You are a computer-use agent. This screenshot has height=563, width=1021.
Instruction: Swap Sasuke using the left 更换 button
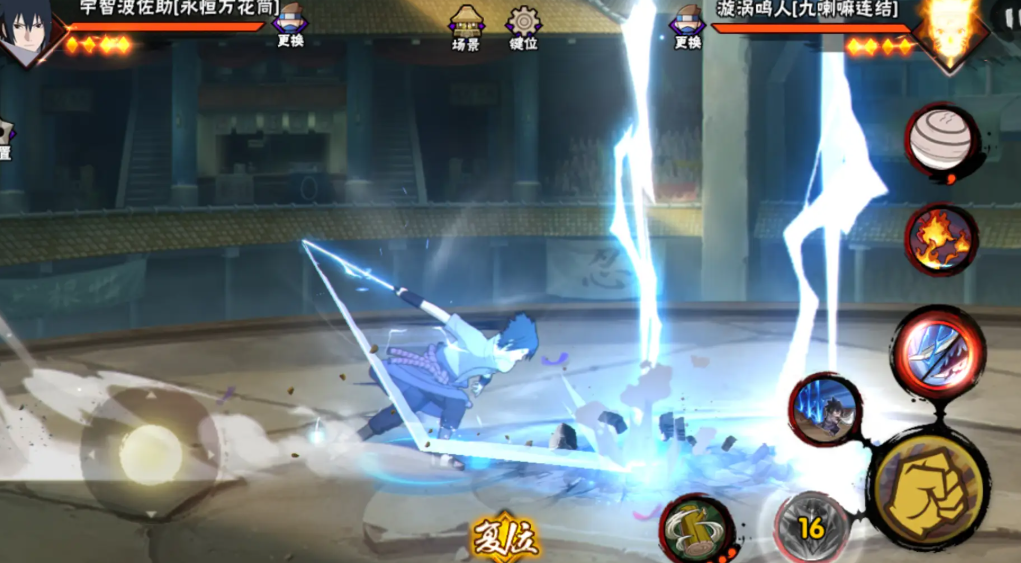pyautogui.click(x=290, y=25)
